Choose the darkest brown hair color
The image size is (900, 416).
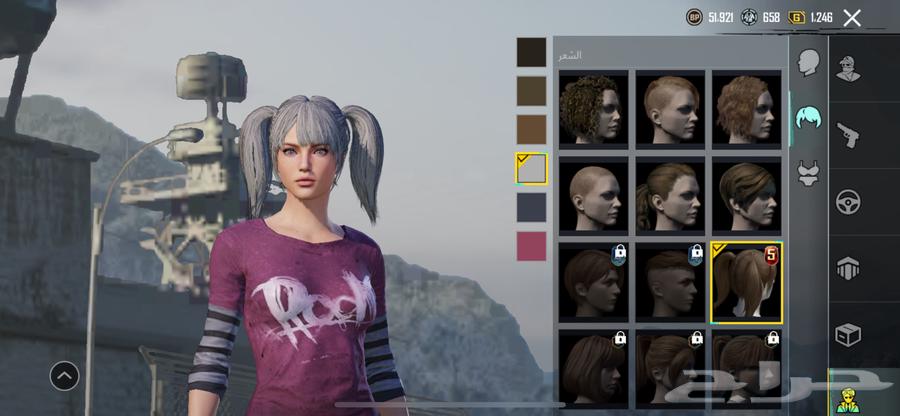click(531, 52)
